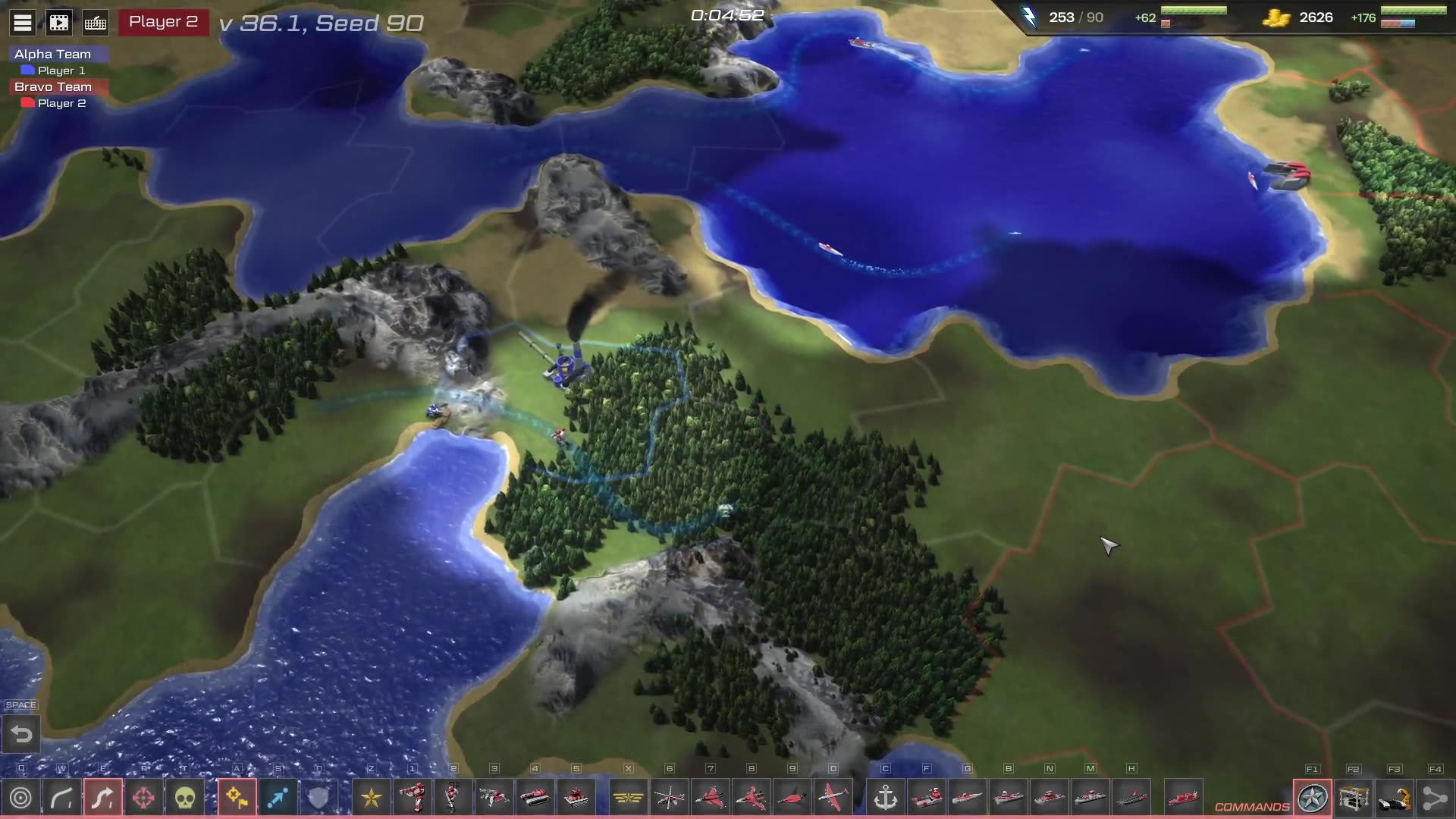The height and width of the screenshot is (819, 1456).
Task: Open the replay film-strip controls
Action: (59, 23)
